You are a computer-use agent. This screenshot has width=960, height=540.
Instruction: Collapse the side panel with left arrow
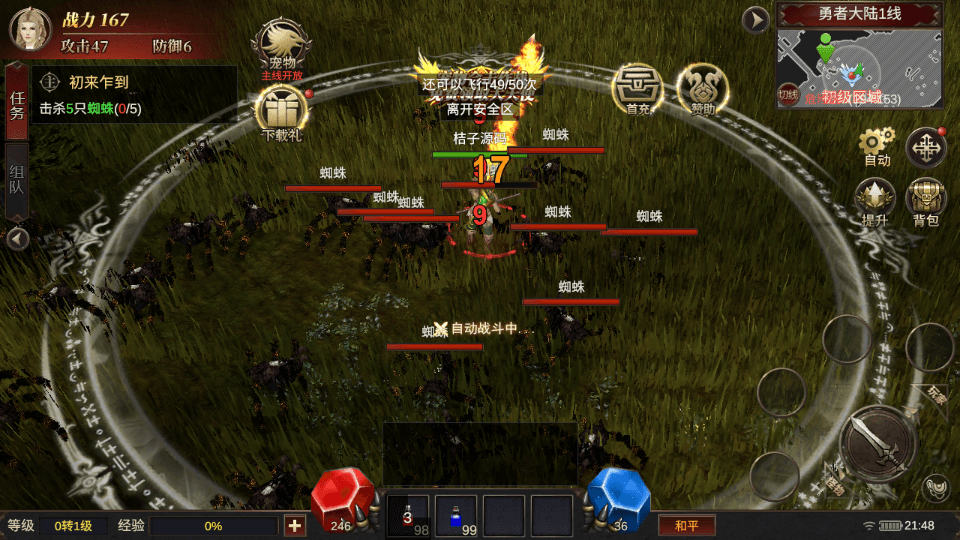click(x=17, y=239)
